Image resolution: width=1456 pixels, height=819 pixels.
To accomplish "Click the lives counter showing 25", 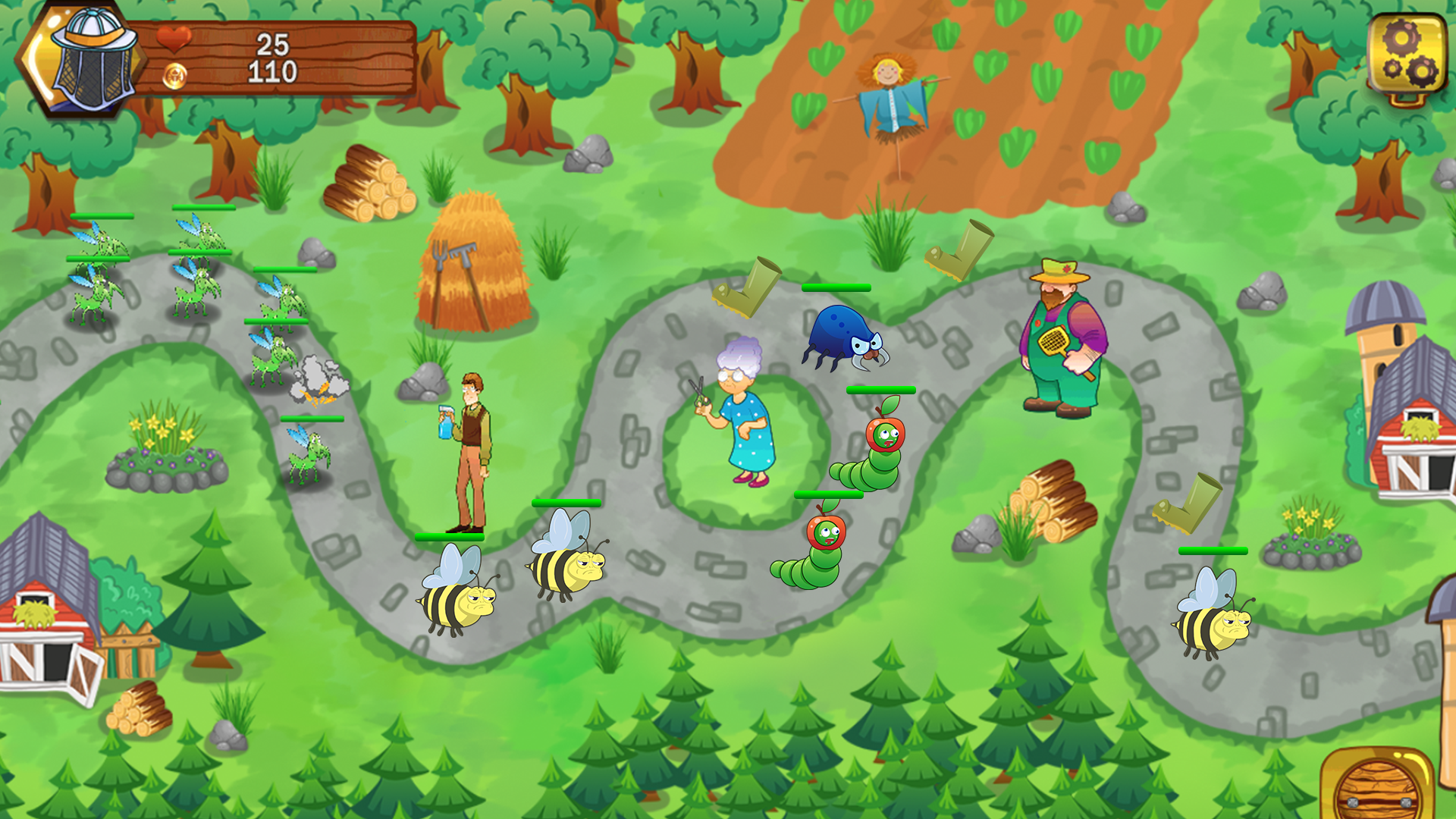I will pos(273,44).
